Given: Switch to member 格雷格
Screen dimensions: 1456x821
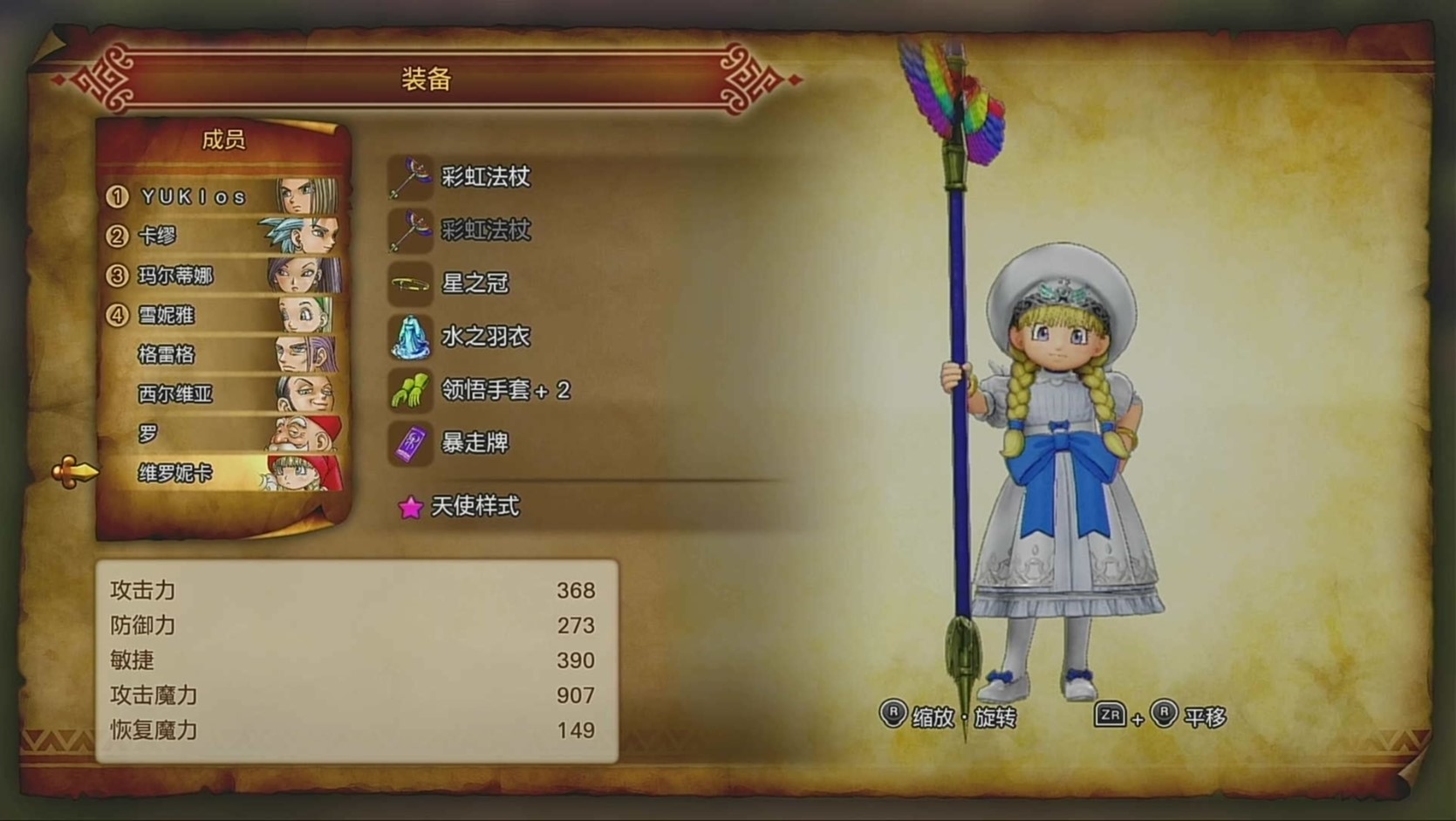Looking at the screenshot, I should [x=222, y=354].
